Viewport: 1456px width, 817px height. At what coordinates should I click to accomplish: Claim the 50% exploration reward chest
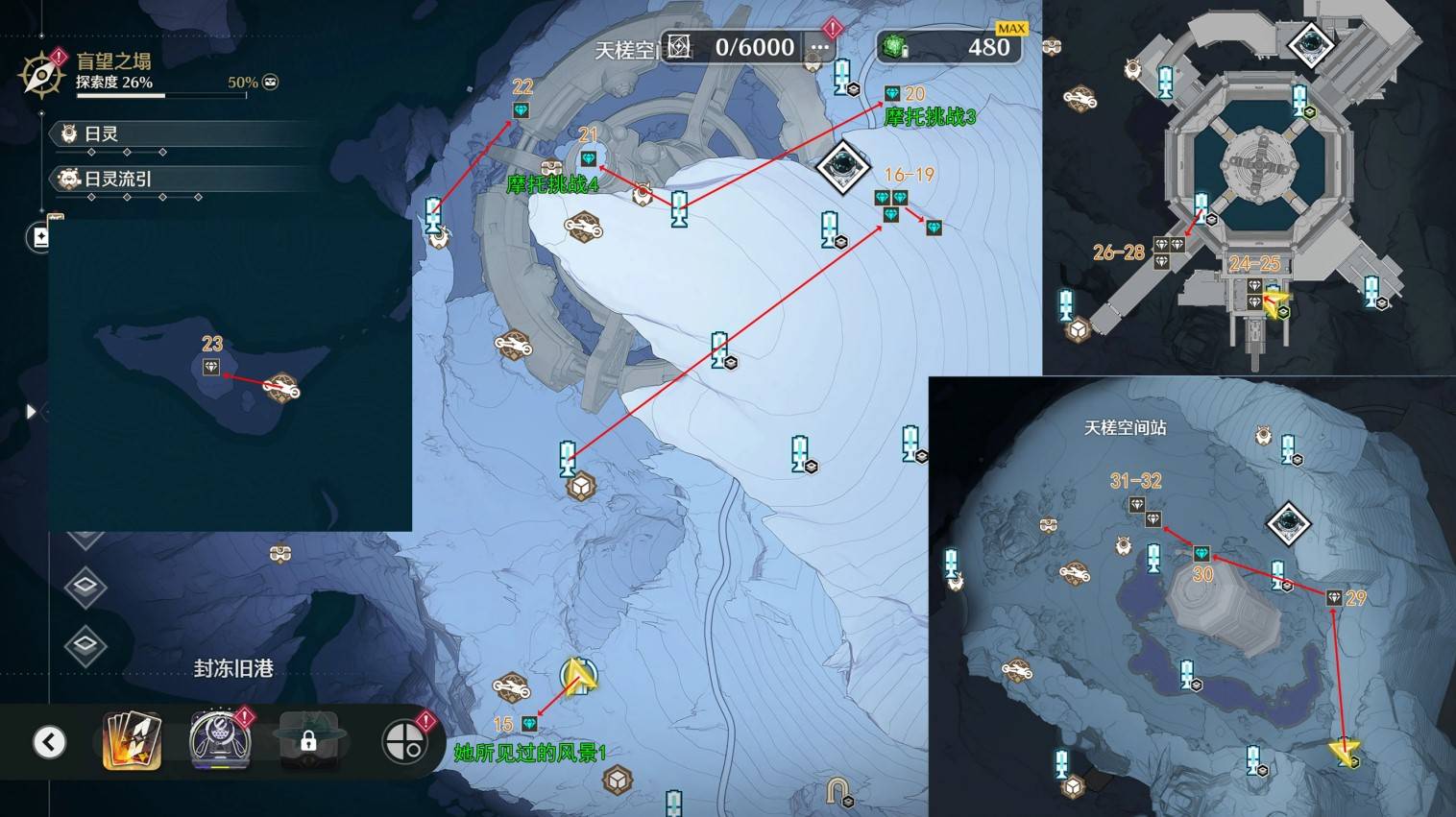point(271,83)
